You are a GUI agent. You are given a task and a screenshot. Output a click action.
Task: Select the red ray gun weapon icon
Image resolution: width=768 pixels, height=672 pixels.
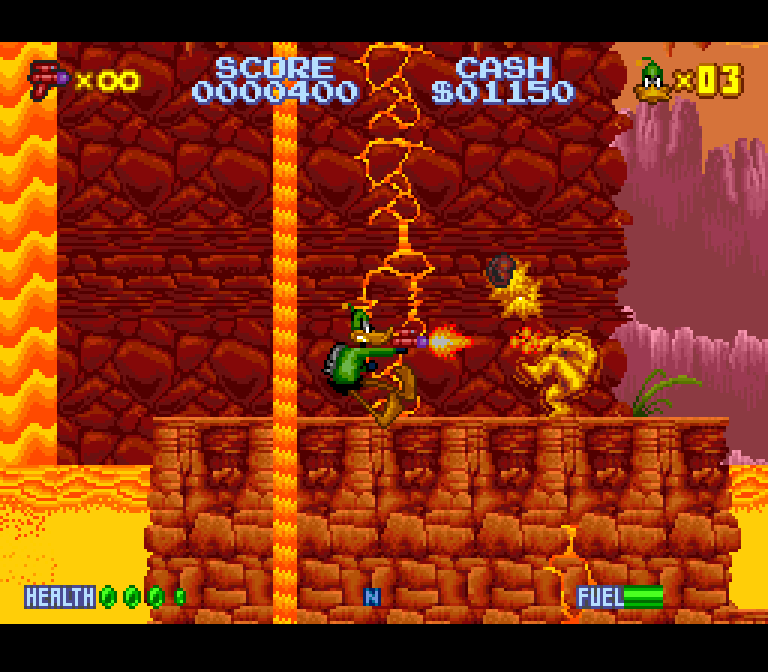click(46, 79)
